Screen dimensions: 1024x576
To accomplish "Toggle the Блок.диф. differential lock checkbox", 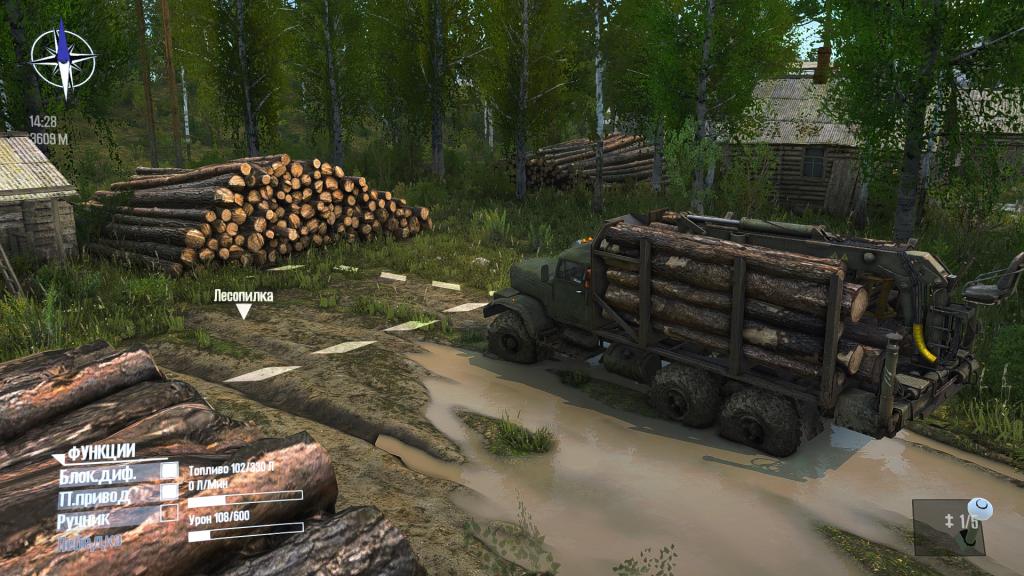I will (170, 470).
